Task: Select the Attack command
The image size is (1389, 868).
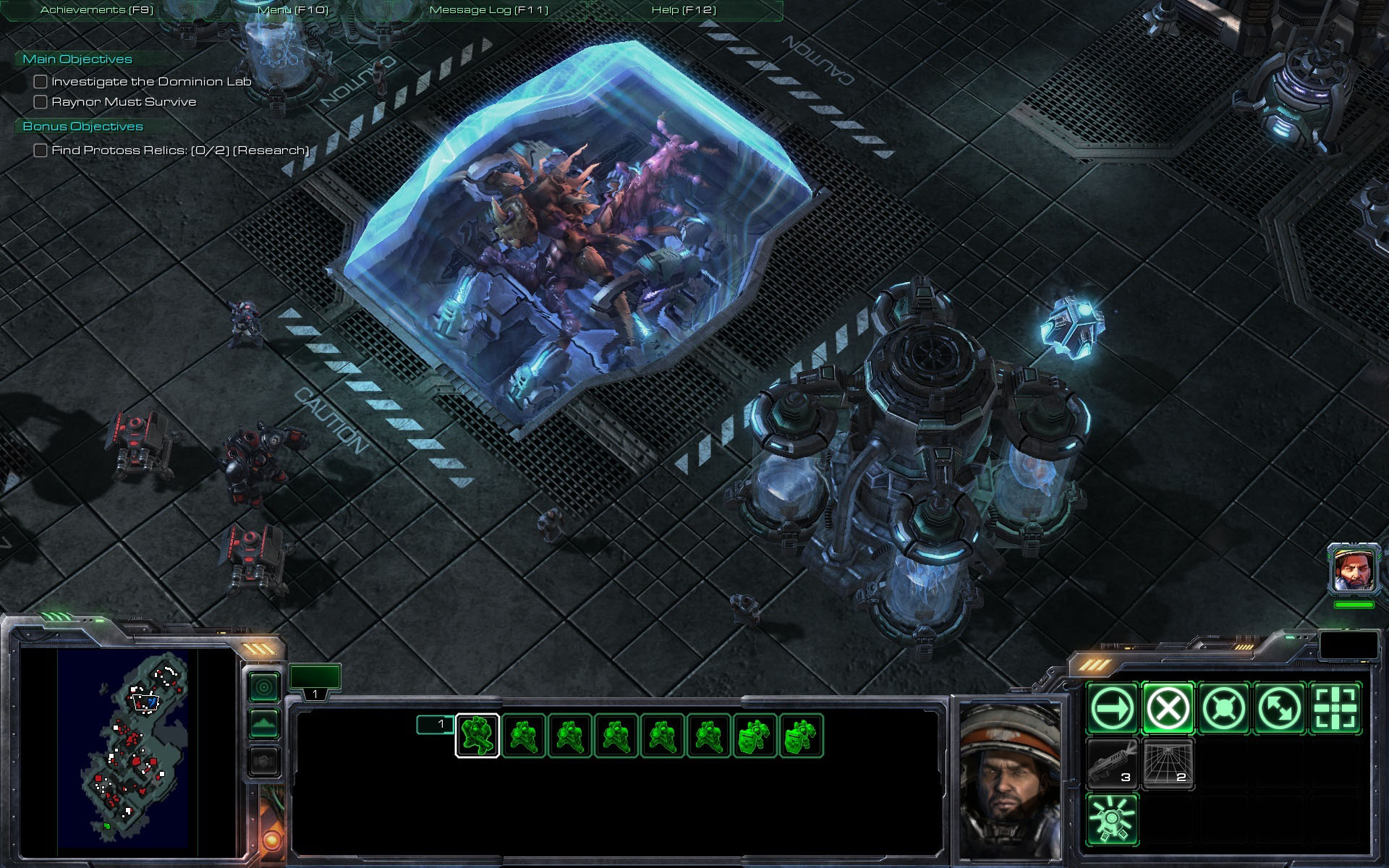Action: coord(1335,708)
